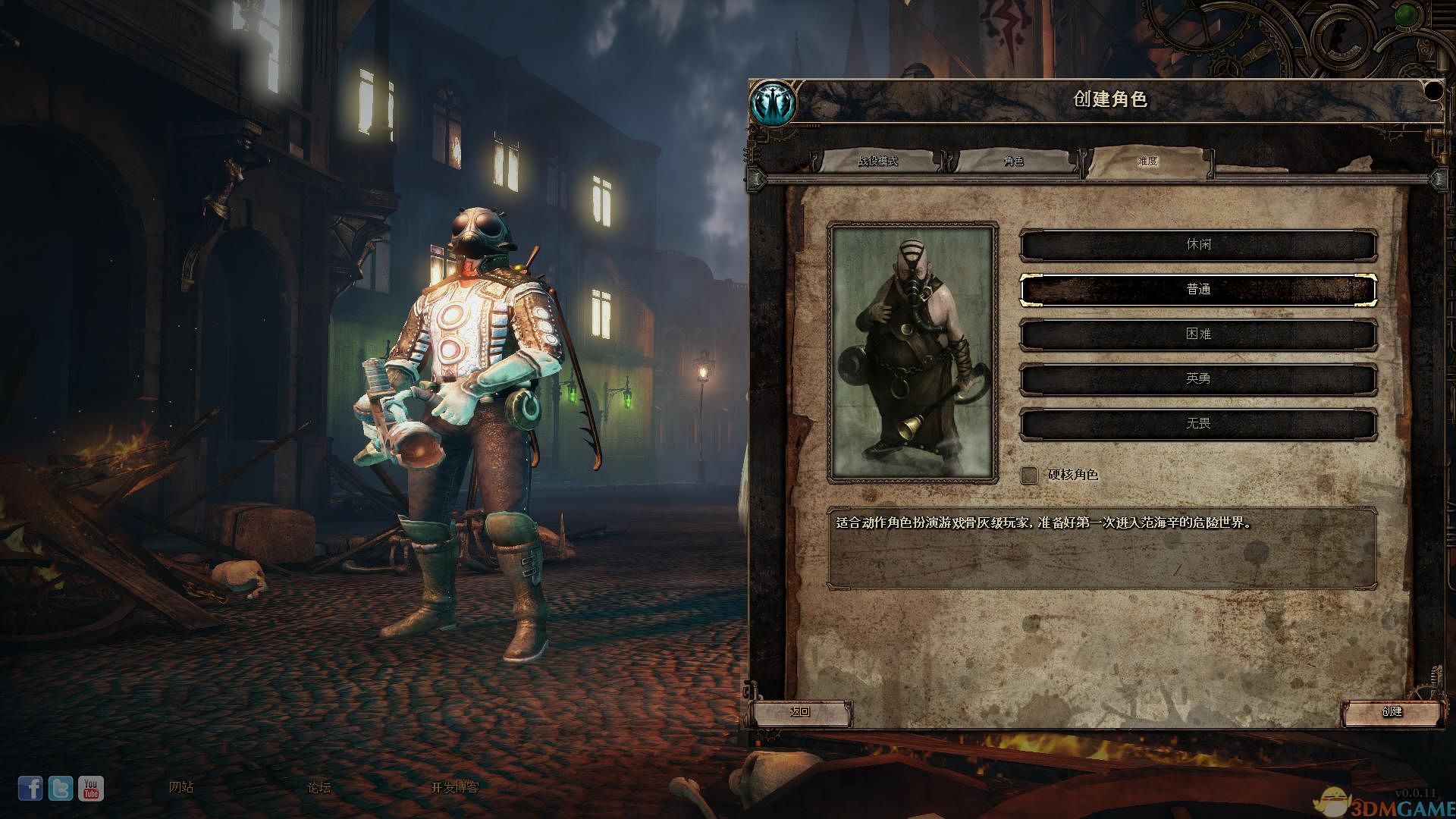Choose the 无畏 fearless difficulty

[1198, 424]
